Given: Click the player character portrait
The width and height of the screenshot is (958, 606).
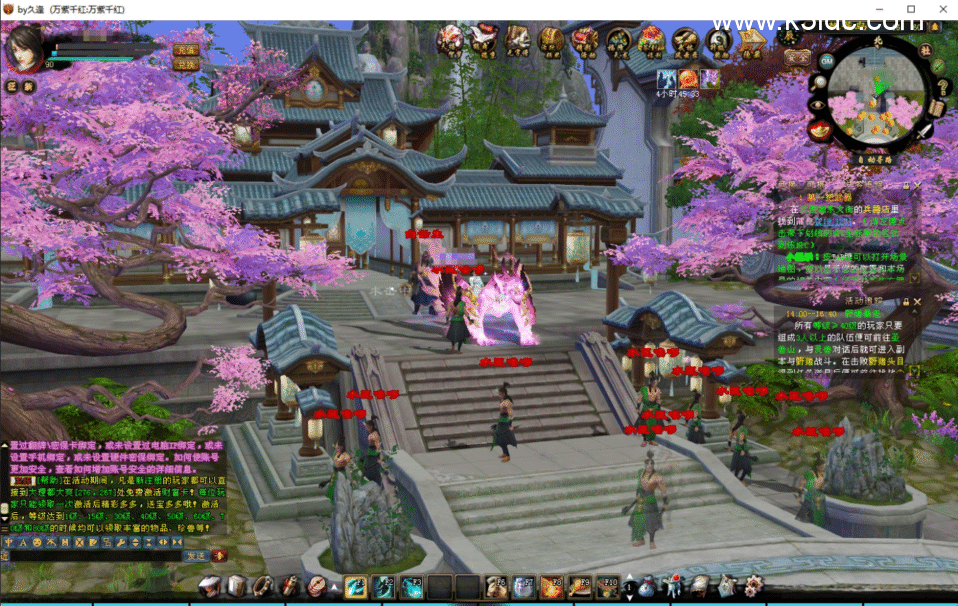Looking at the screenshot, I should tap(24, 46).
